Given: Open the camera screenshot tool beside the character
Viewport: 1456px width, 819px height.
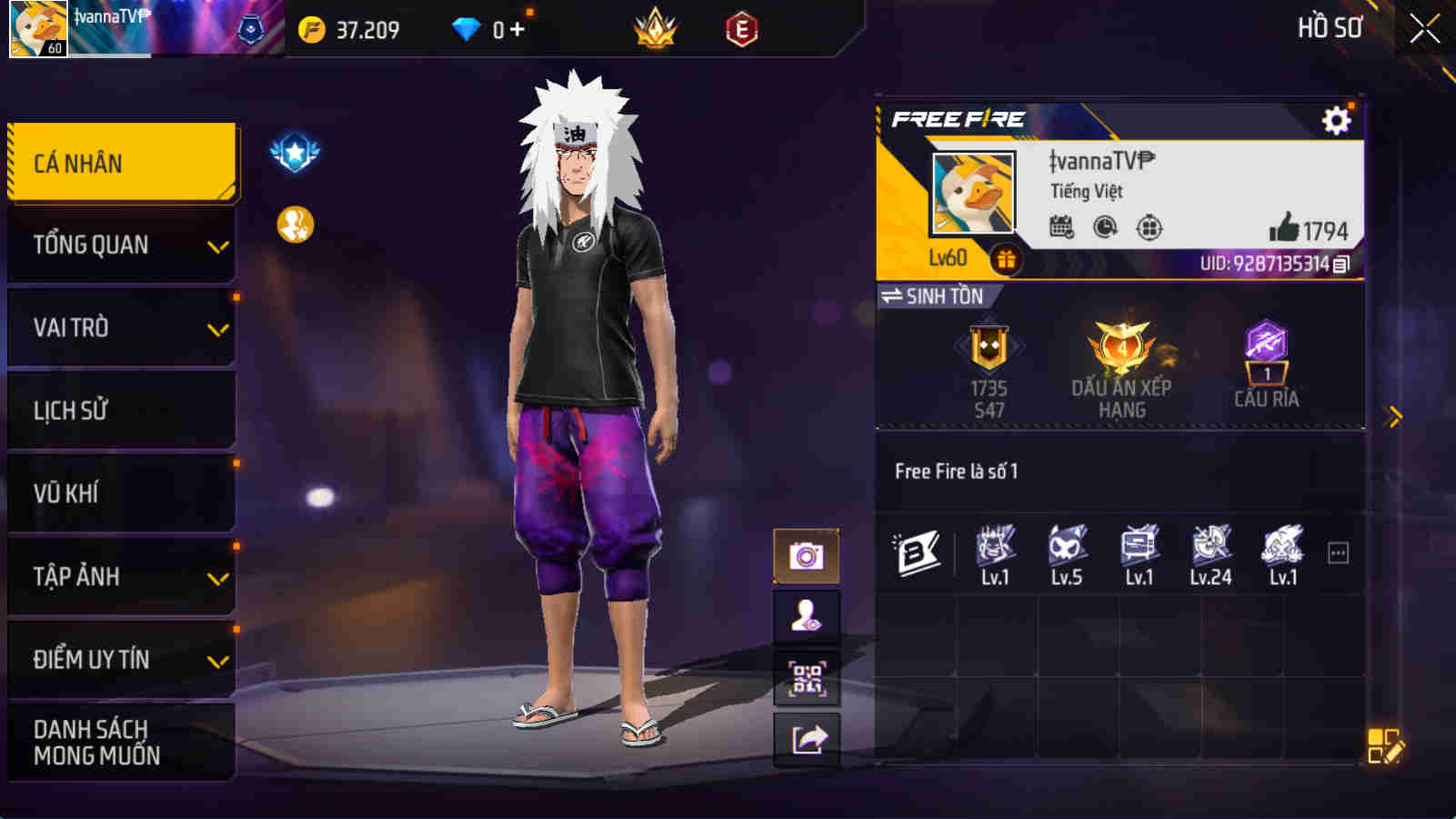Looking at the screenshot, I should click(806, 554).
